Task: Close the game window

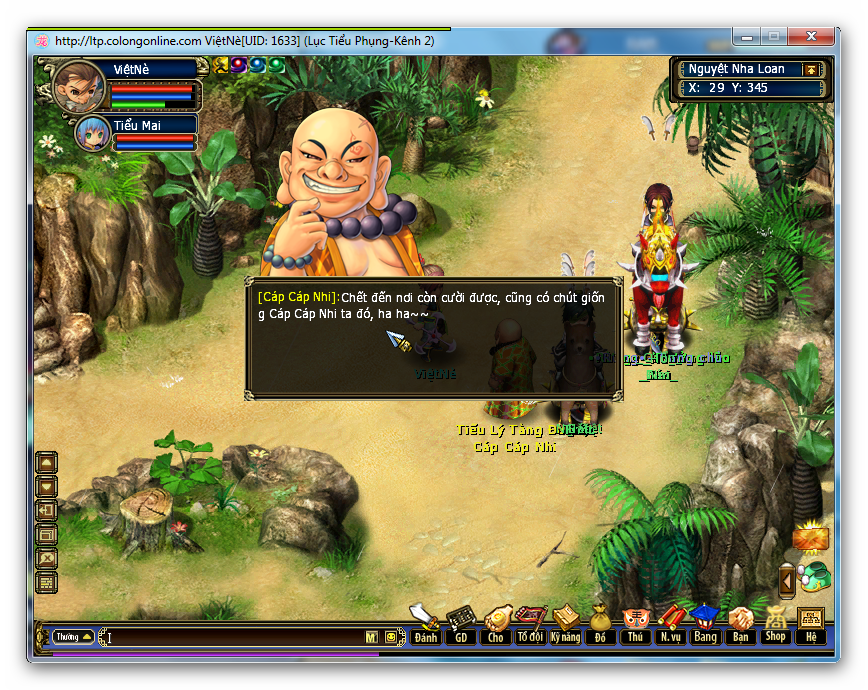Action: [816, 37]
